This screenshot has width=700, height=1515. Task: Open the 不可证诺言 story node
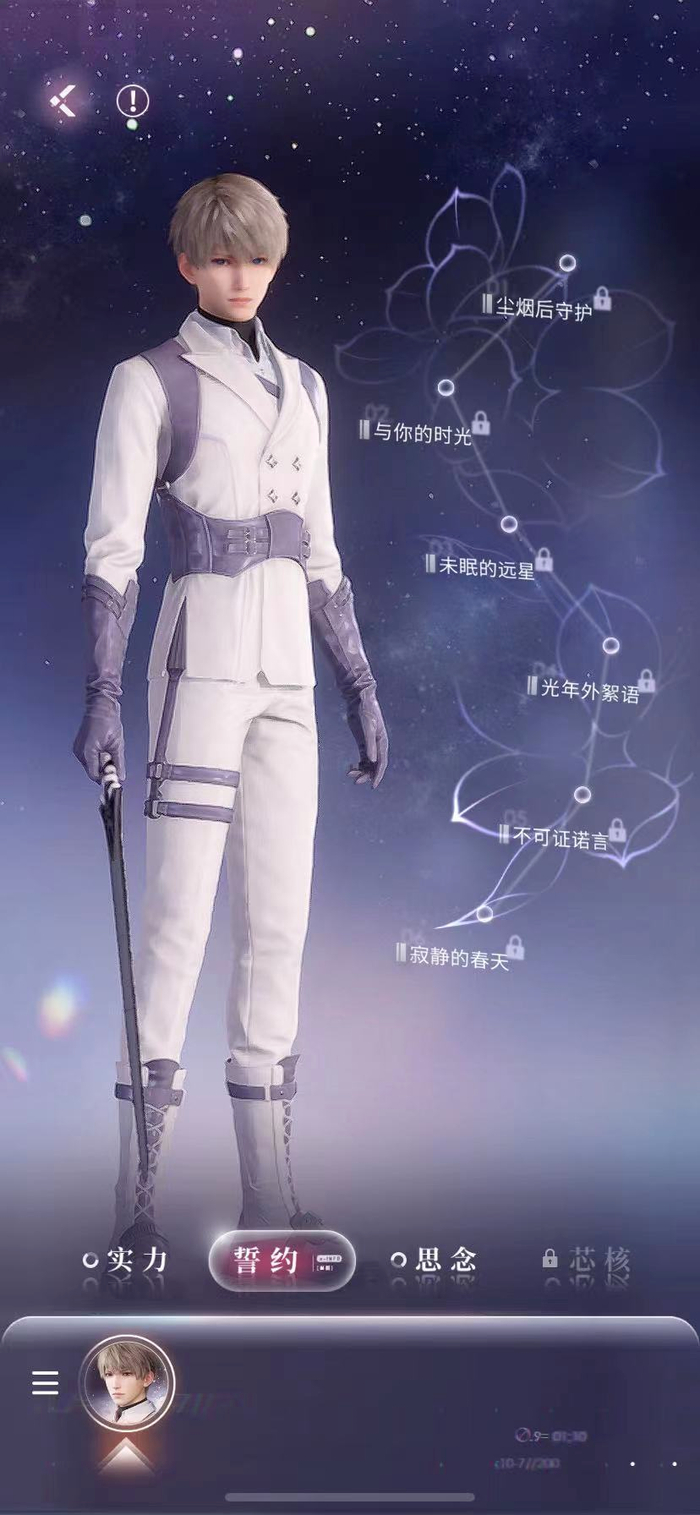(x=560, y=838)
